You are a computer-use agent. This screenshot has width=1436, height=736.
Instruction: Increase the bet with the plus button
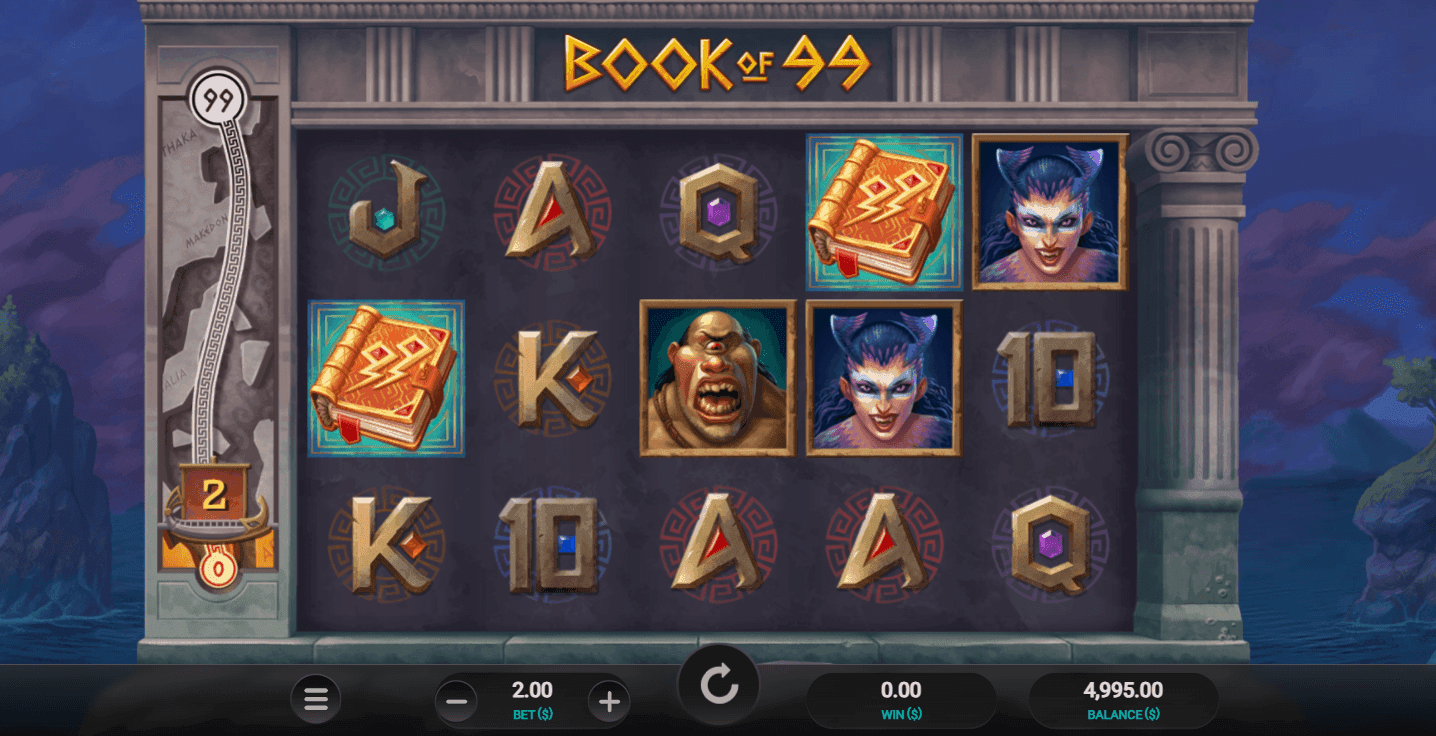click(x=608, y=701)
